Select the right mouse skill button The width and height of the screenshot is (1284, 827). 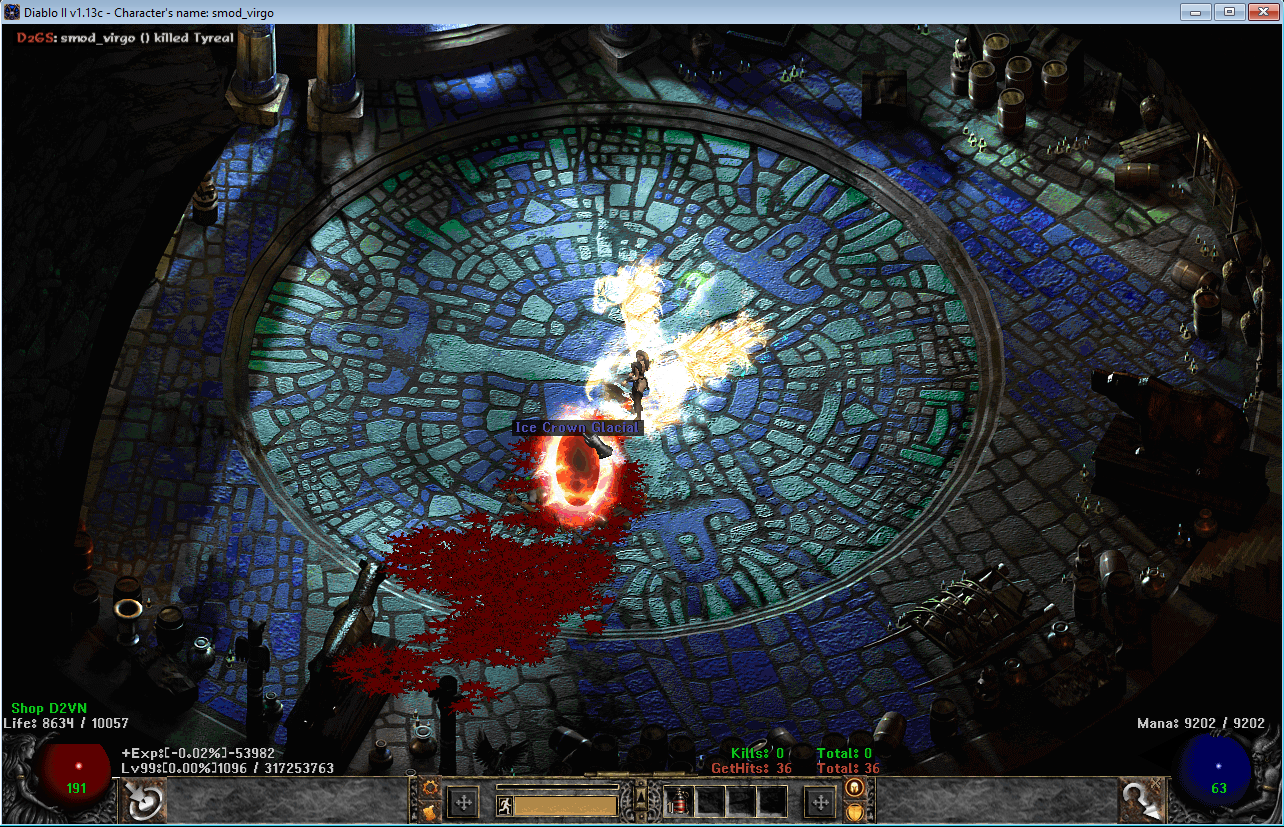click(x=1142, y=800)
